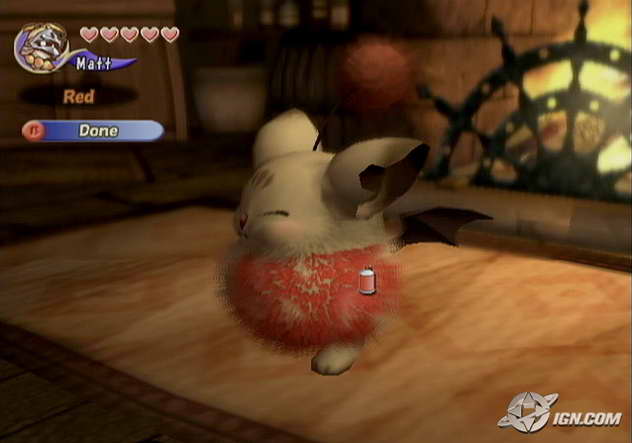Select the Red color label
This screenshot has height=443, width=632.
coord(78,97)
